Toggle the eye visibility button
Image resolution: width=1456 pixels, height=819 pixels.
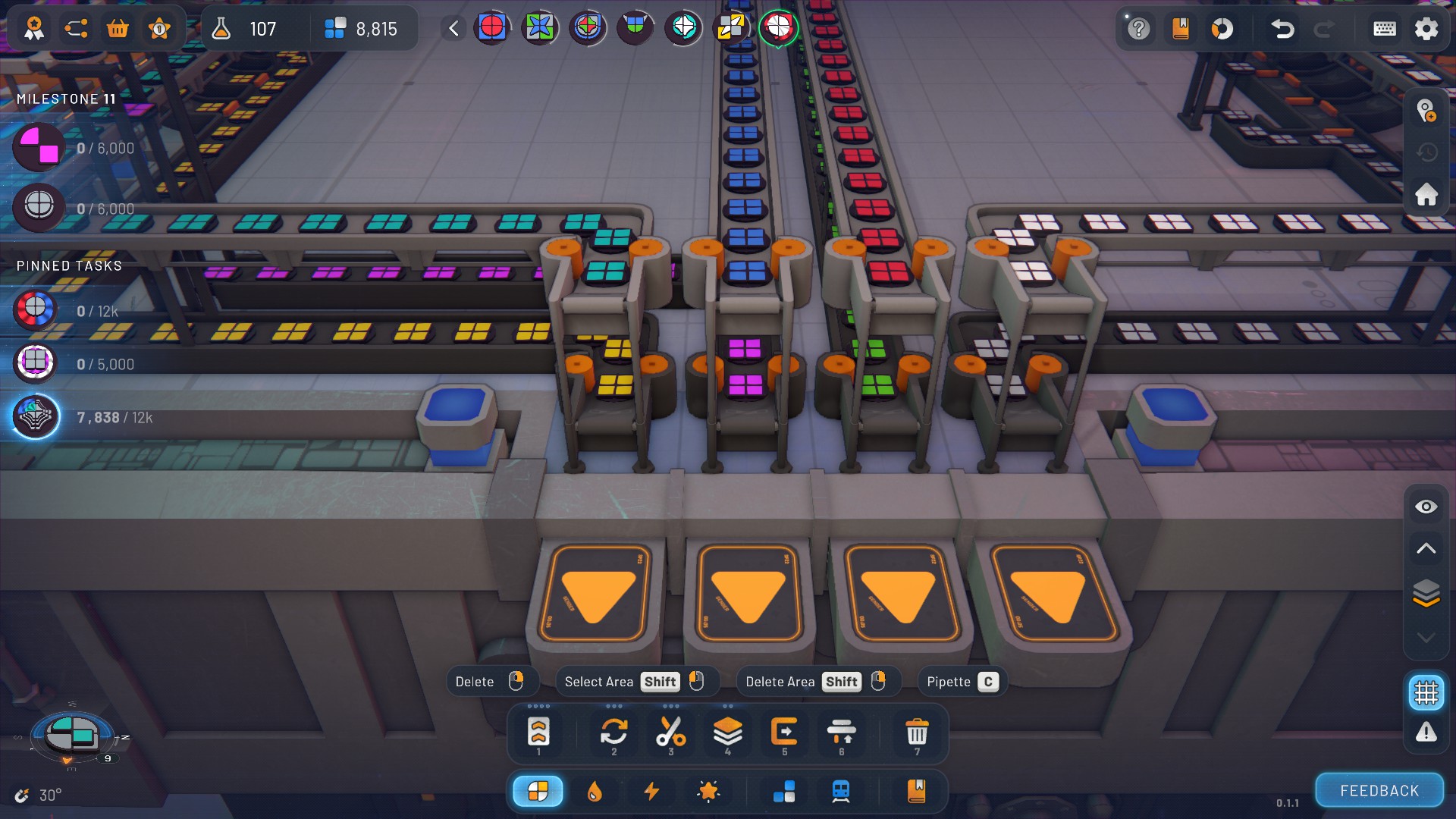pyautogui.click(x=1426, y=507)
